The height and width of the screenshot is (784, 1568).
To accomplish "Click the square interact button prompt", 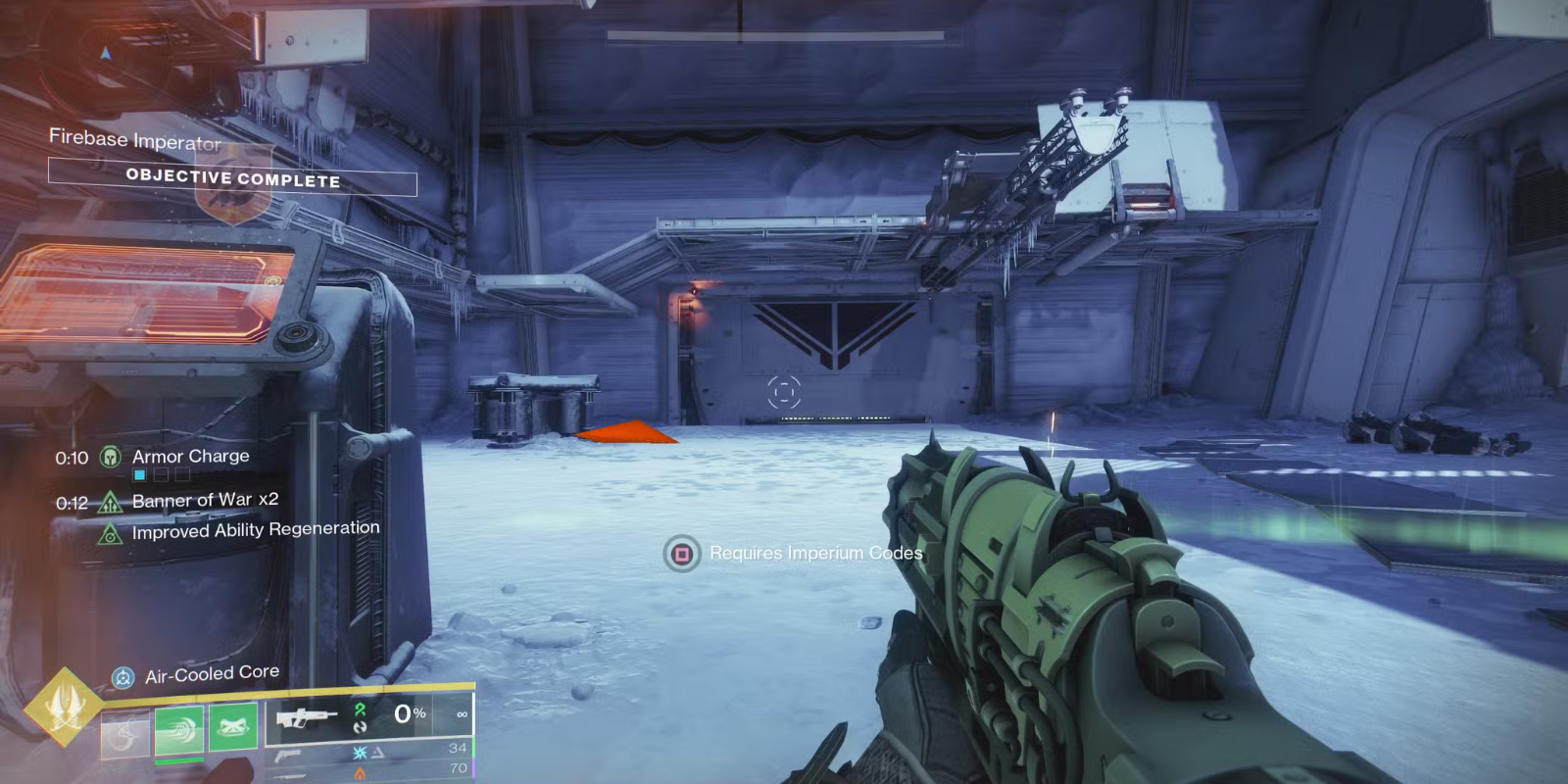I will tap(680, 553).
